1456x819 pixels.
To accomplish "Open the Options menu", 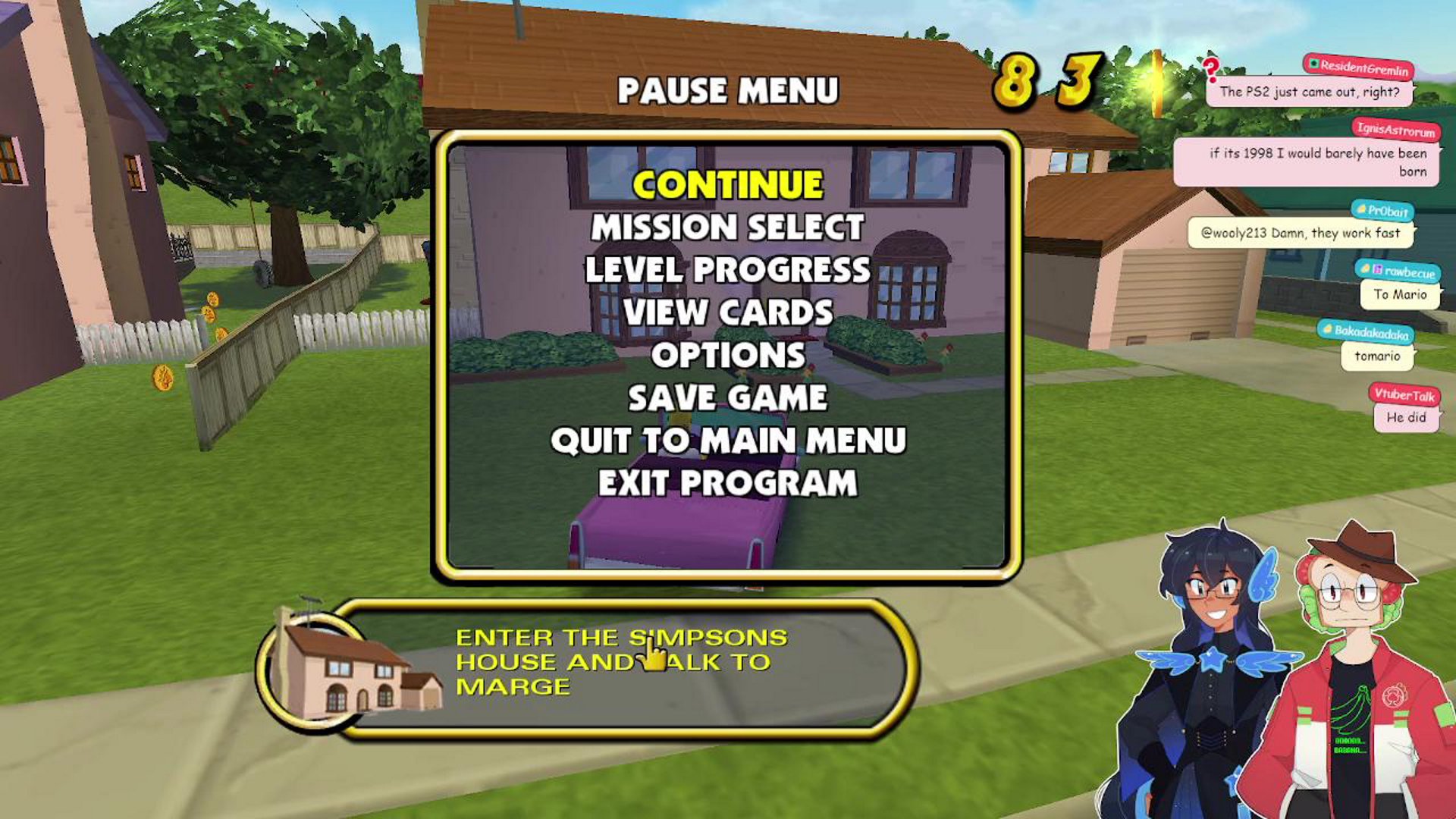I will (x=728, y=355).
